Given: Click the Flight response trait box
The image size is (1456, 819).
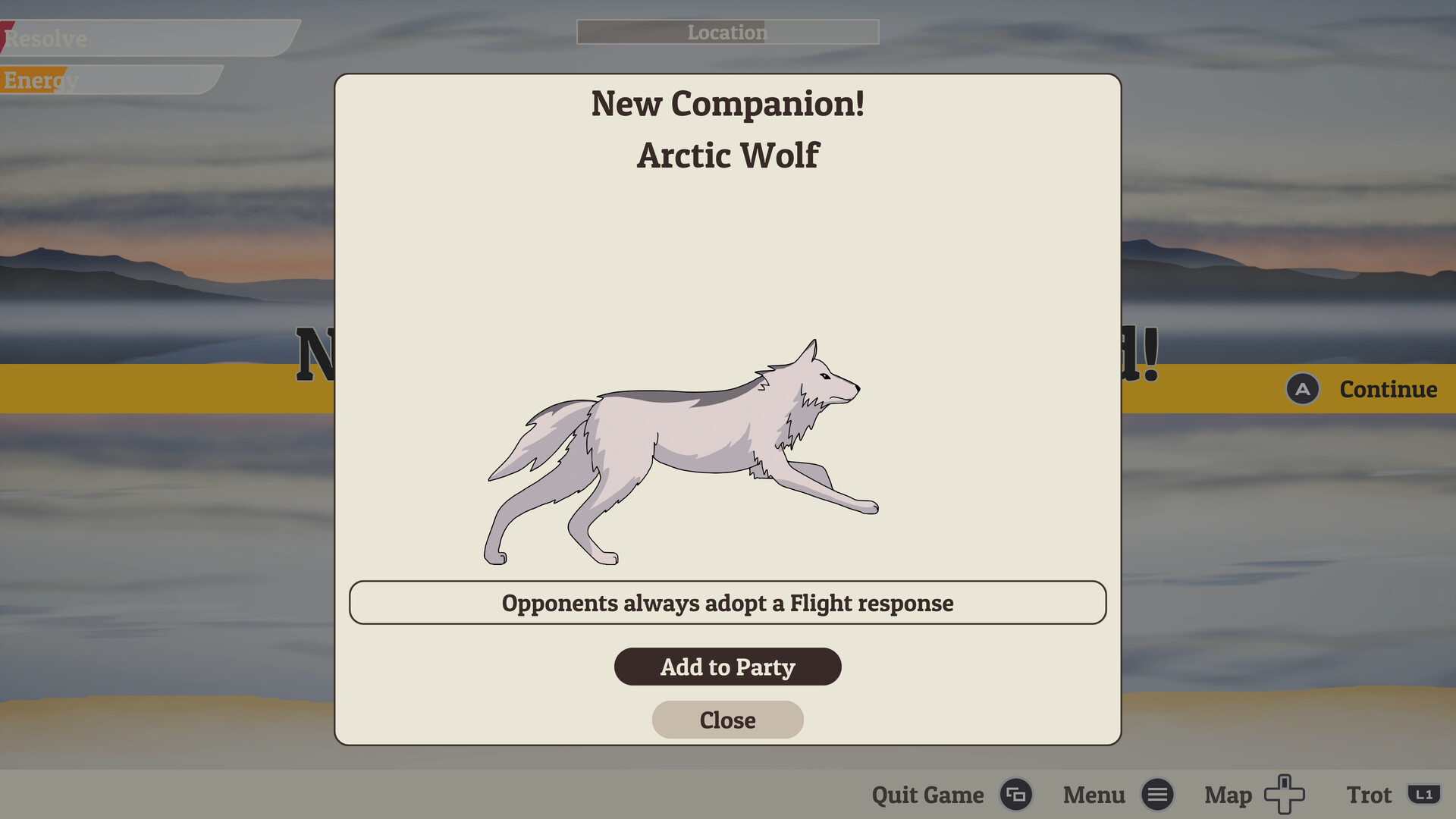Looking at the screenshot, I should [727, 603].
